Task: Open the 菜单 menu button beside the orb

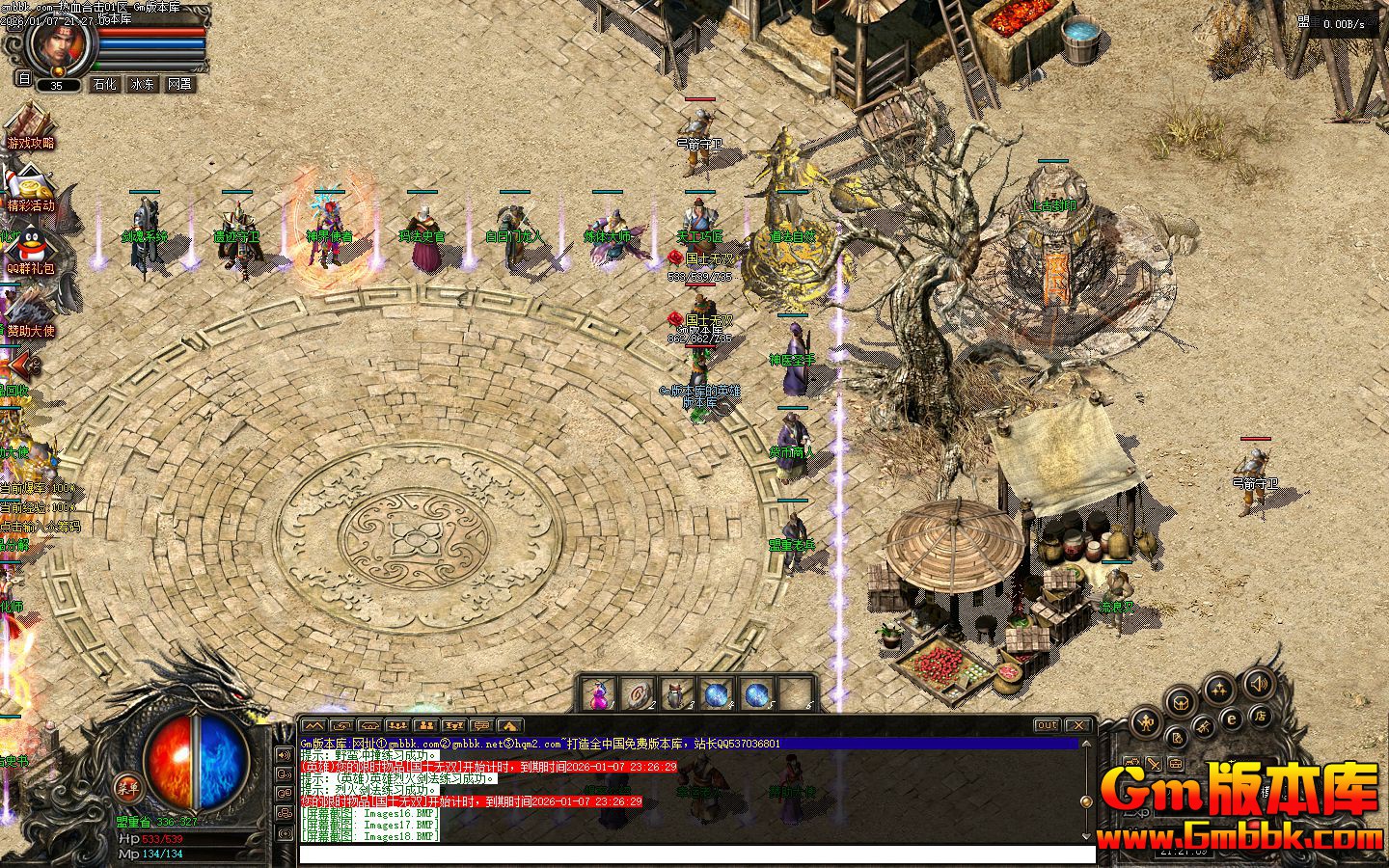Action: click(x=127, y=786)
